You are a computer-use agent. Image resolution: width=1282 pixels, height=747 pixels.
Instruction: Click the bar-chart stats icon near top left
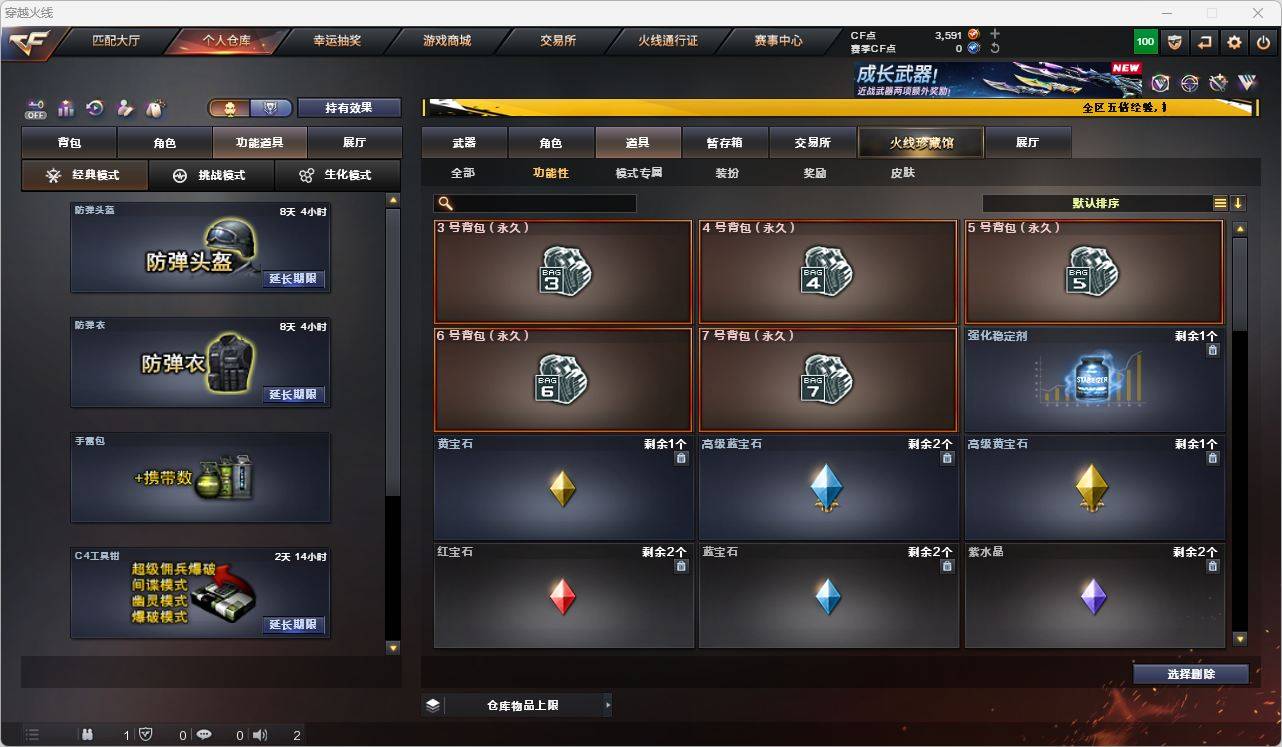click(x=64, y=108)
